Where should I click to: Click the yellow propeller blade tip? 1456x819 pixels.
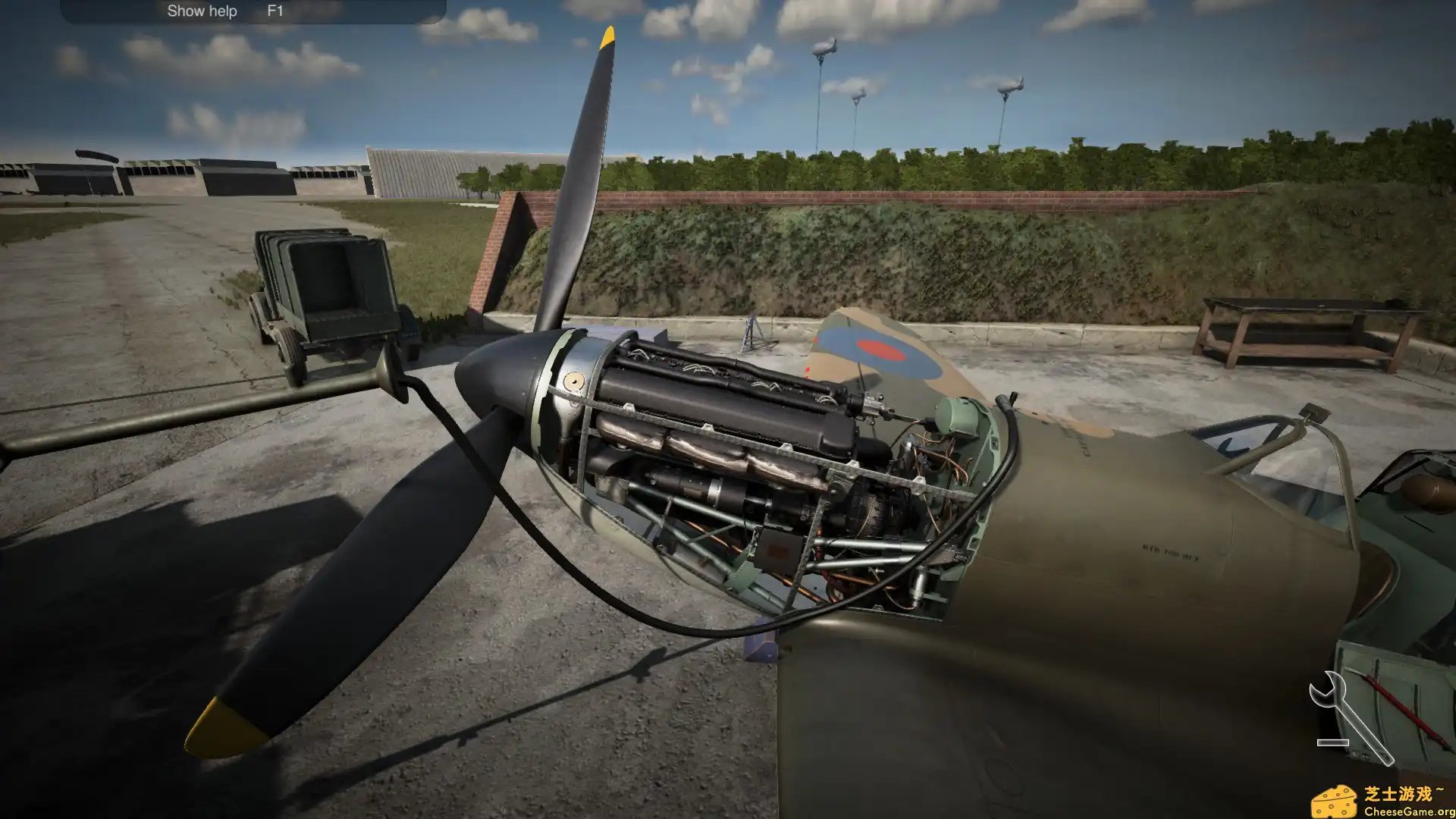pos(608,36)
